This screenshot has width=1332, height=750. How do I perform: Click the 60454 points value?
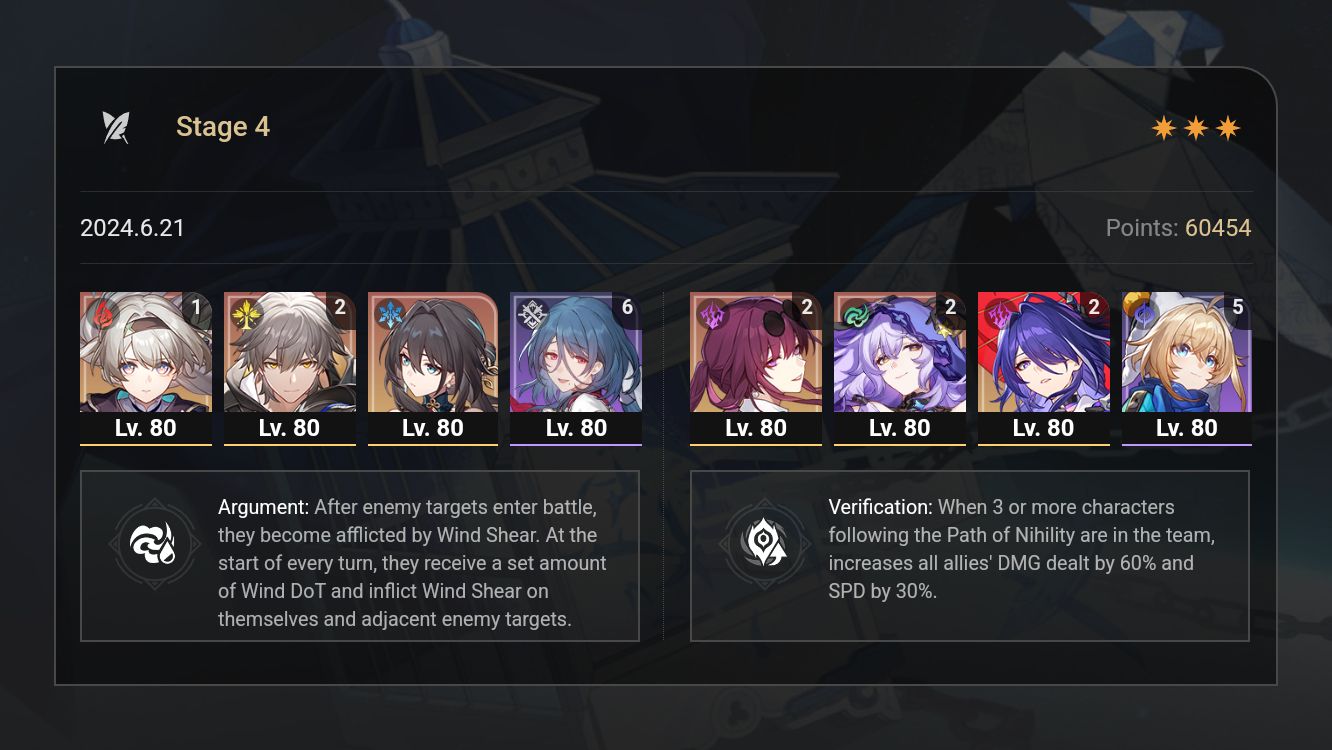1220,228
